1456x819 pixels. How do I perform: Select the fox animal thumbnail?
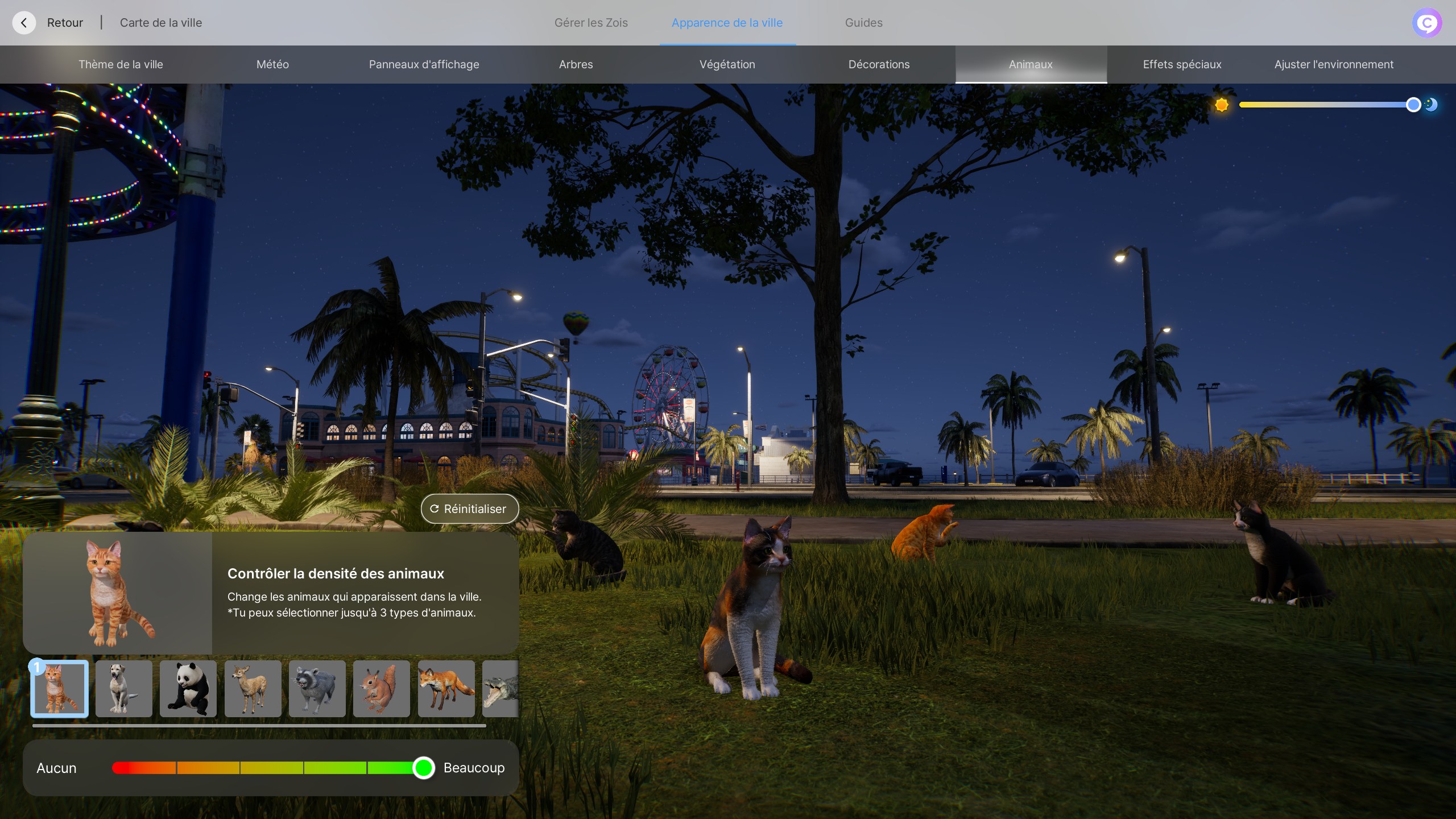pyautogui.click(x=446, y=688)
